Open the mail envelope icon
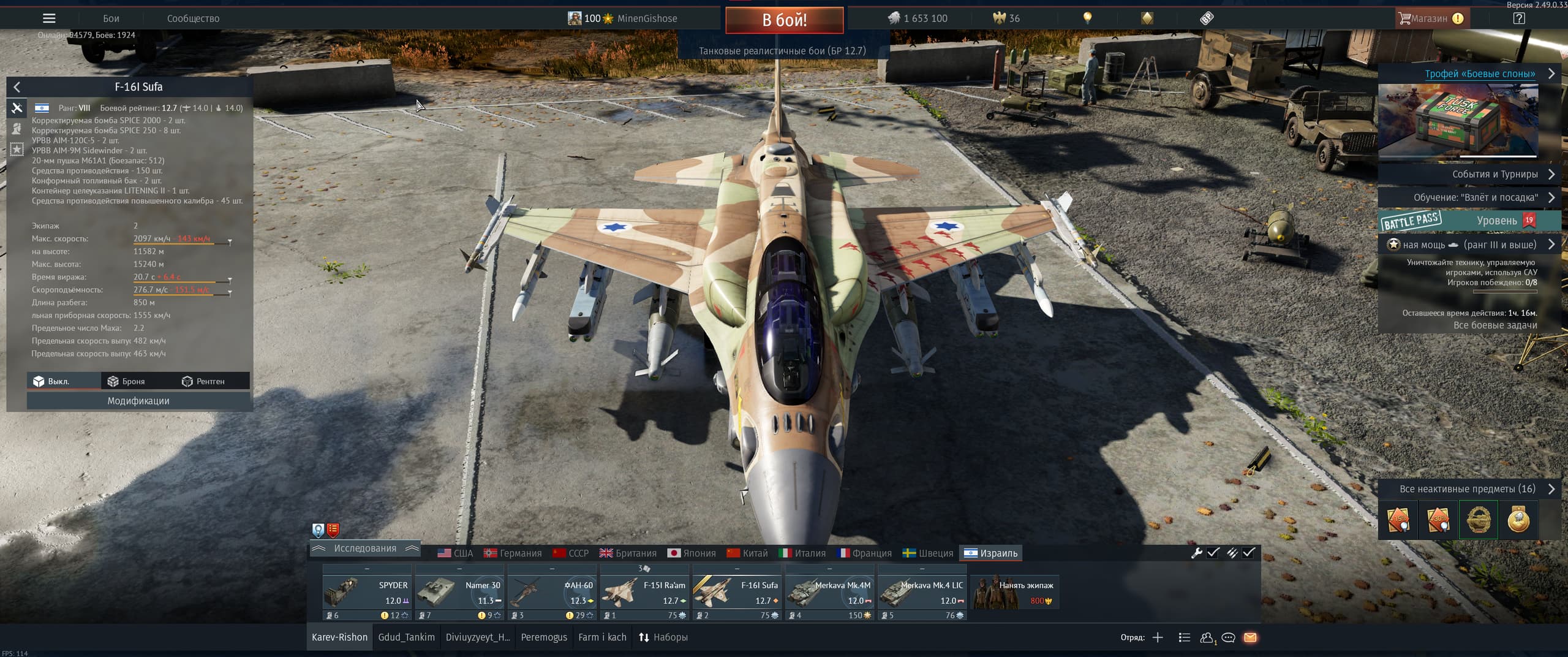1568x657 pixels. pos(1250,637)
